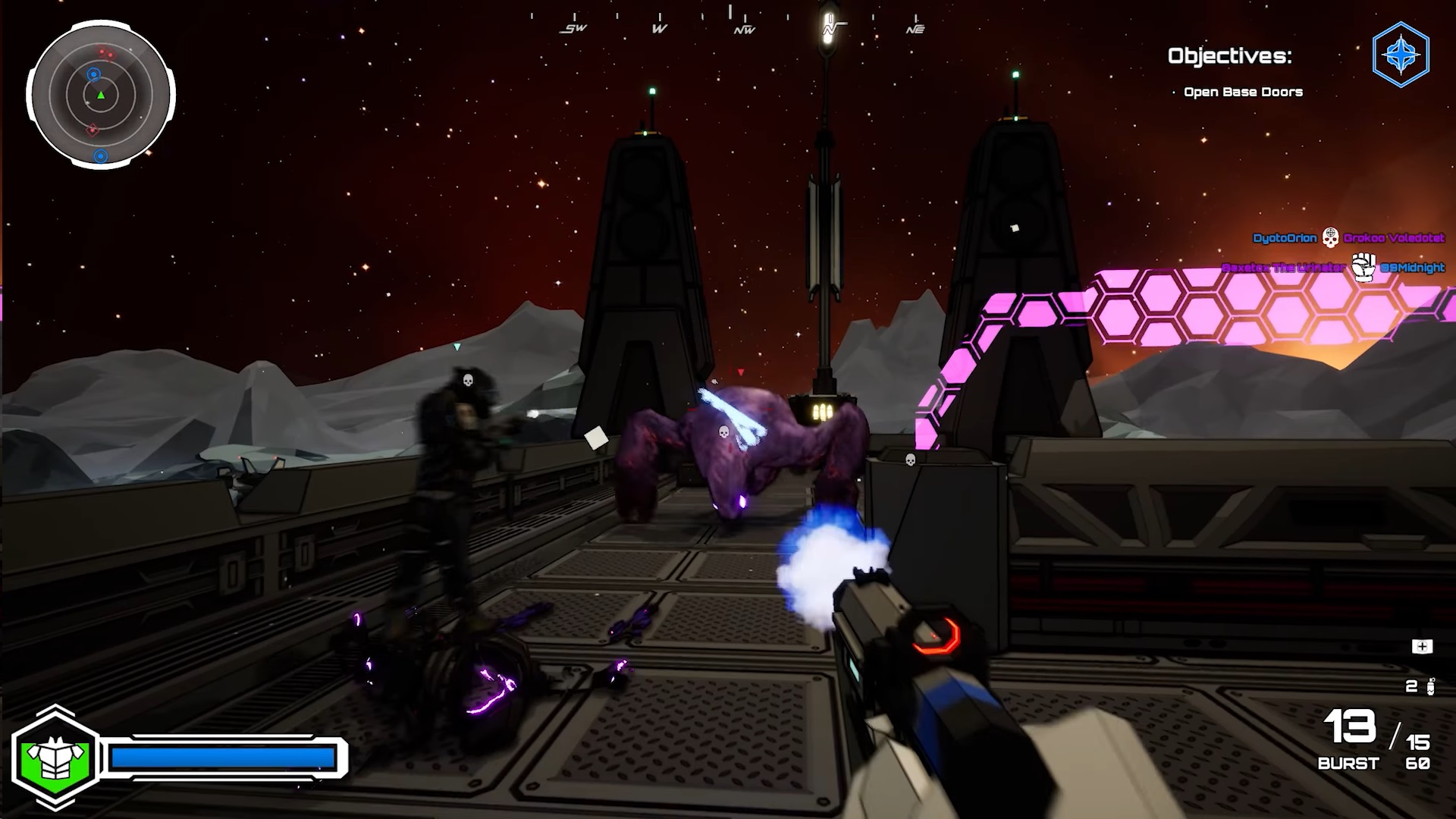Image resolution: width=1456 pixels, height=819 pixels.
Task: Click the grenade icon beside the 2
Action: pyautogui.click(x=1430, y=686)
